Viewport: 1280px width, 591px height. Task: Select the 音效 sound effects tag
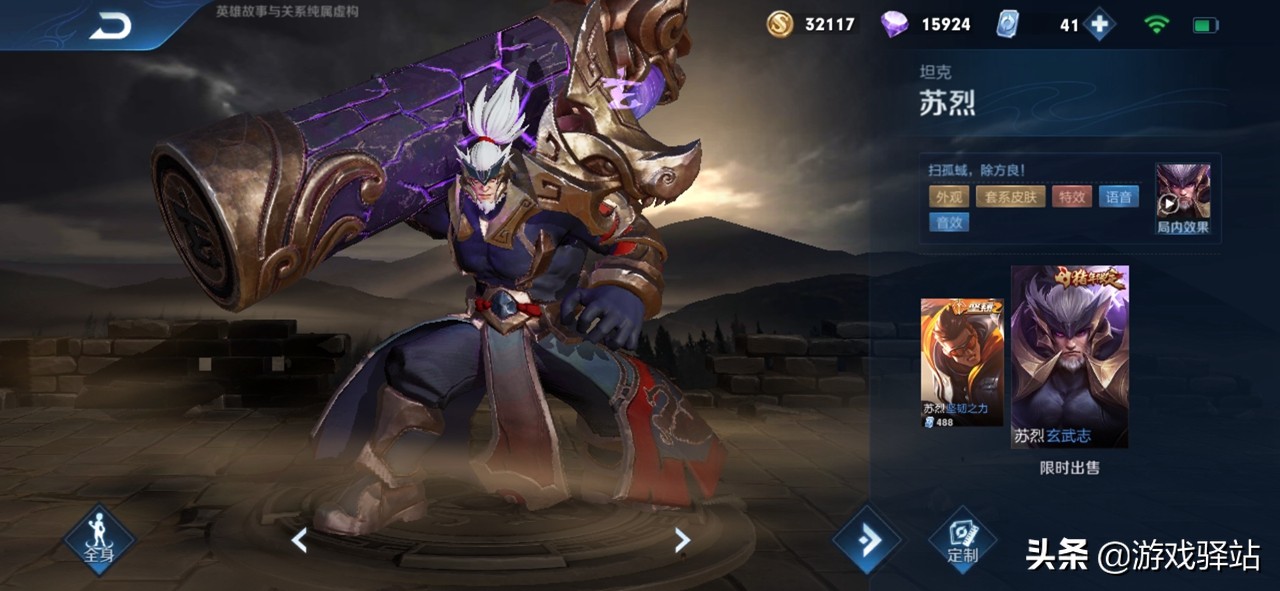(x=948, y=223)
